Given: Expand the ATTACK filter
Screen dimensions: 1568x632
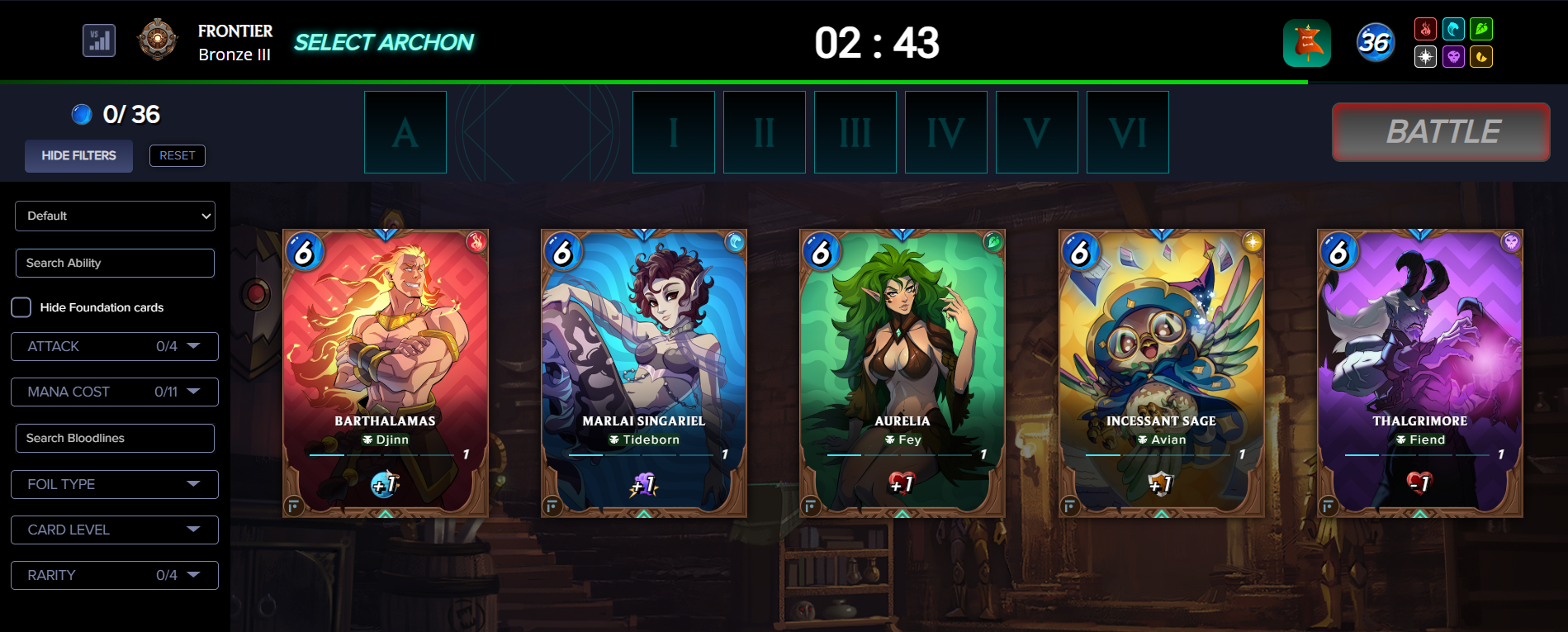Looking at the screenshot, I should (115, 346).
